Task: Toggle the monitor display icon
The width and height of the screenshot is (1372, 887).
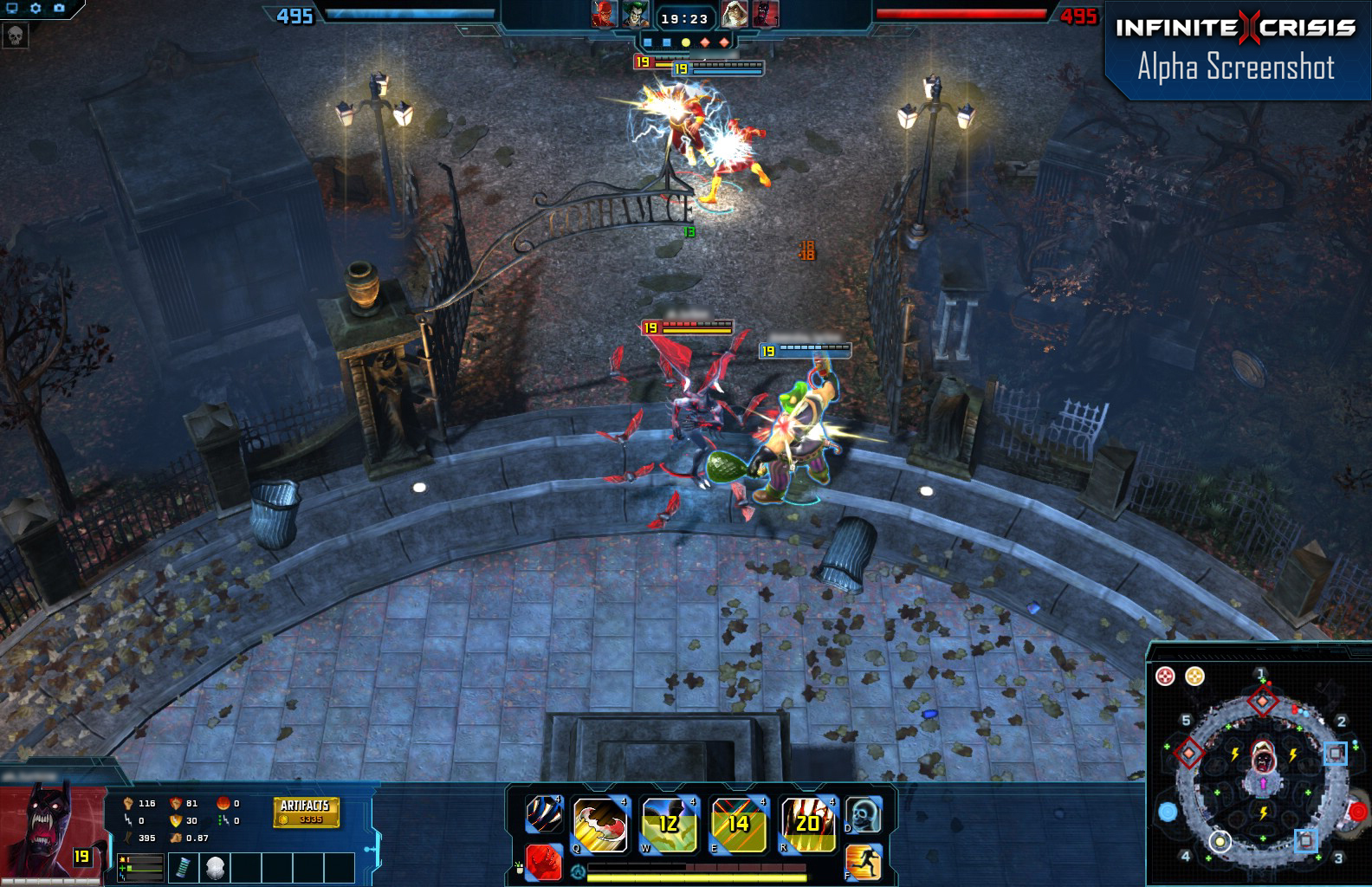Action: click(12, 9)
